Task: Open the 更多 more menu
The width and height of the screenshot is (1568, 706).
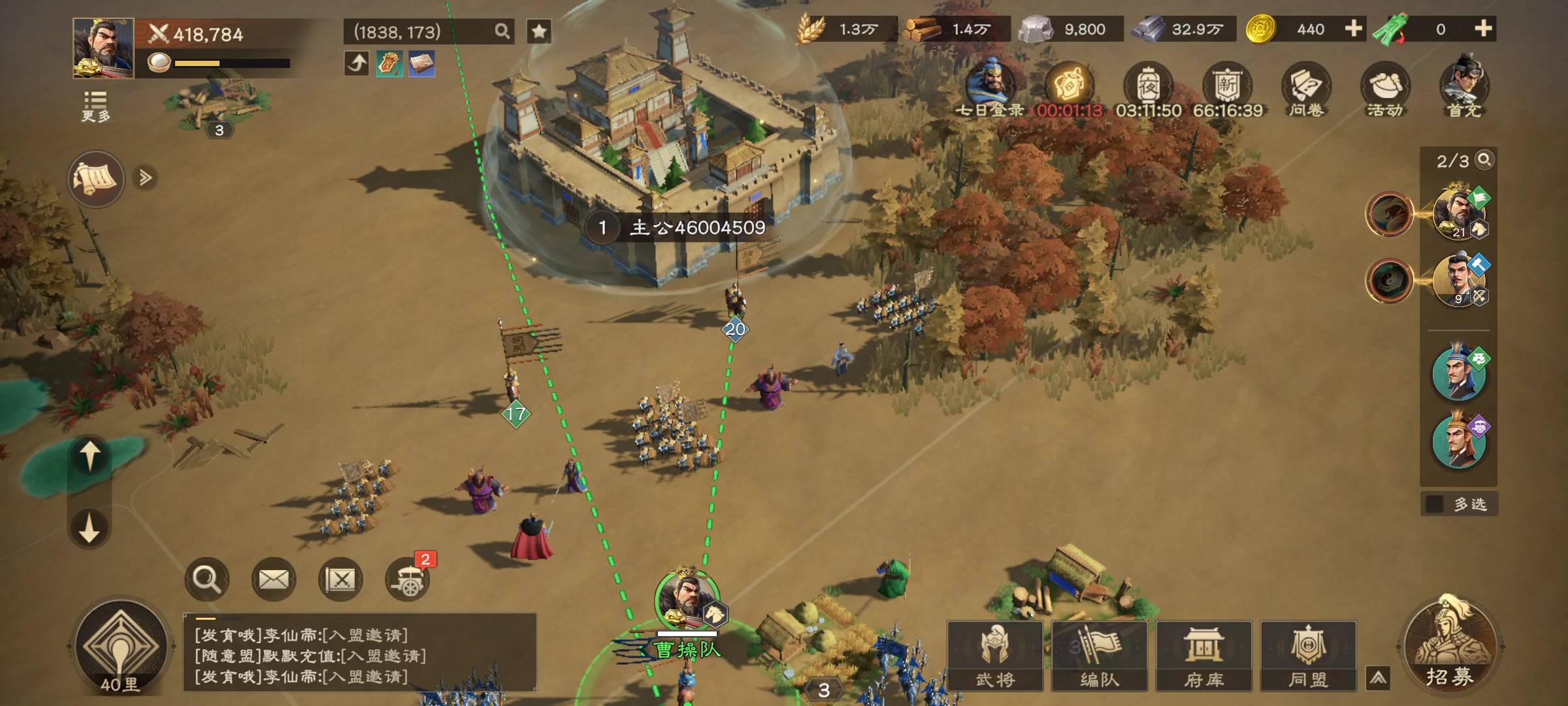Action: (95, 106)
